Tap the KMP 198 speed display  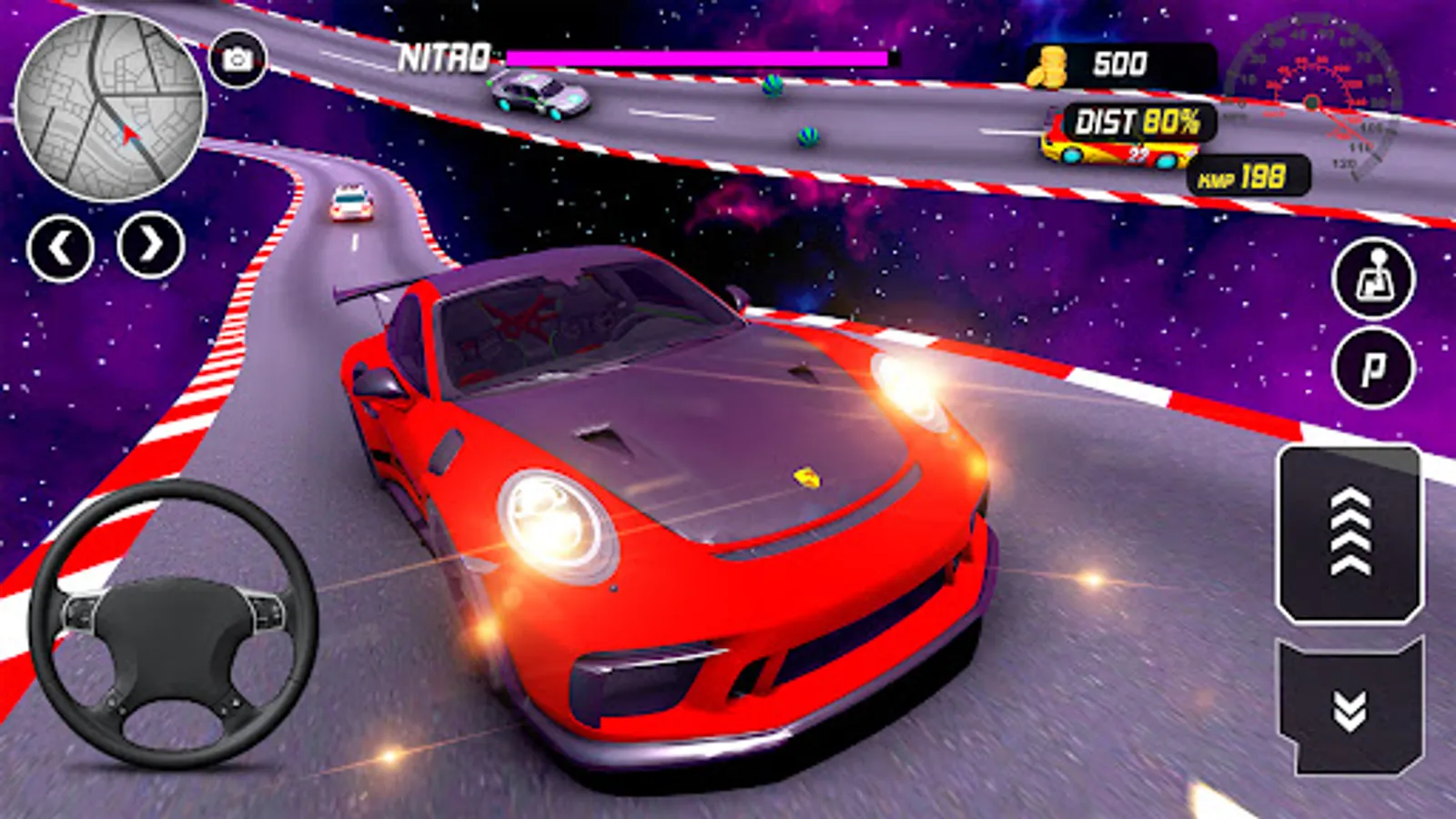pos(1247,175)
